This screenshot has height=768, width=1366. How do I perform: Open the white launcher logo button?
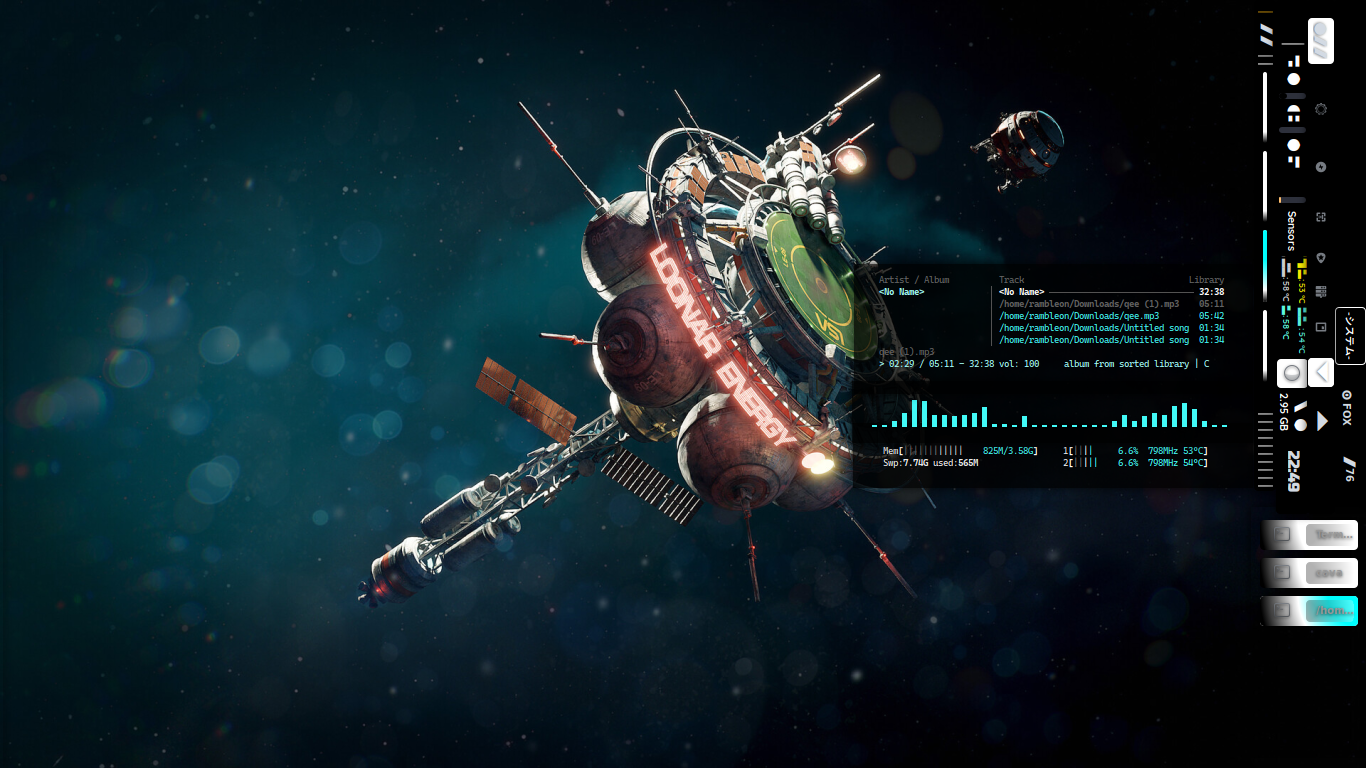[1321, 41]
